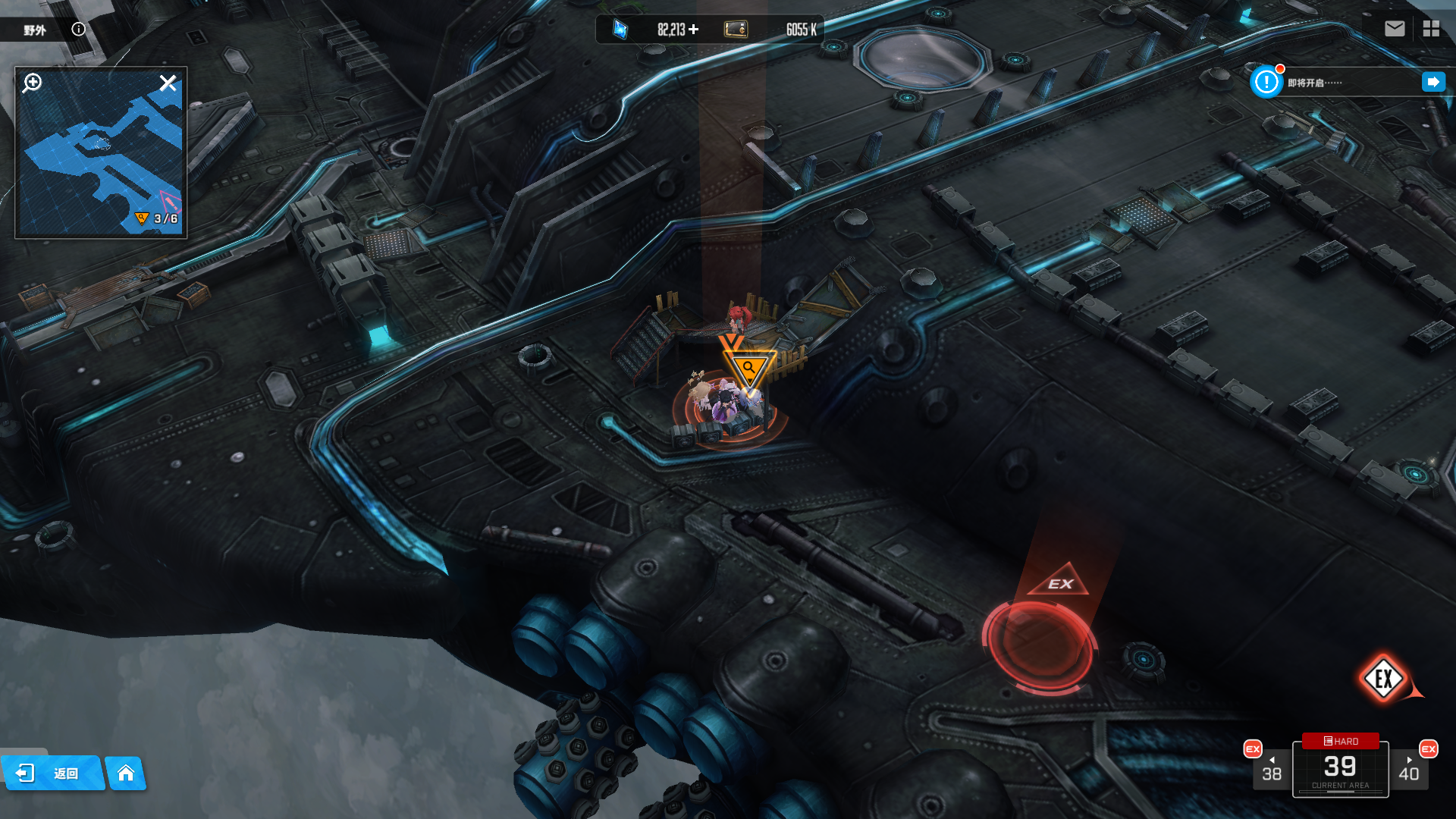1456x819 pixels.
Task: Click the red EX diamond button
Action: point(1383,679)
